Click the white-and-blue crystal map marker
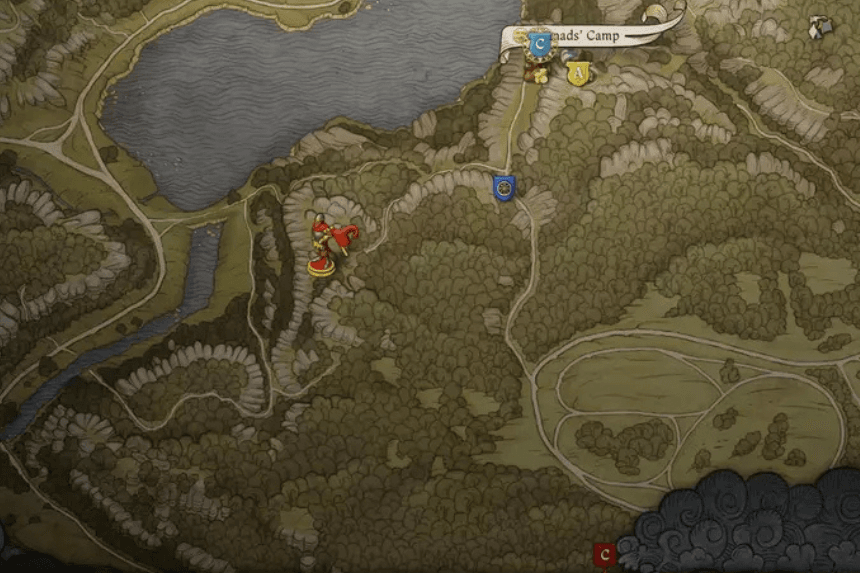The width and height of the screenshot is (860, 573). 823,27
